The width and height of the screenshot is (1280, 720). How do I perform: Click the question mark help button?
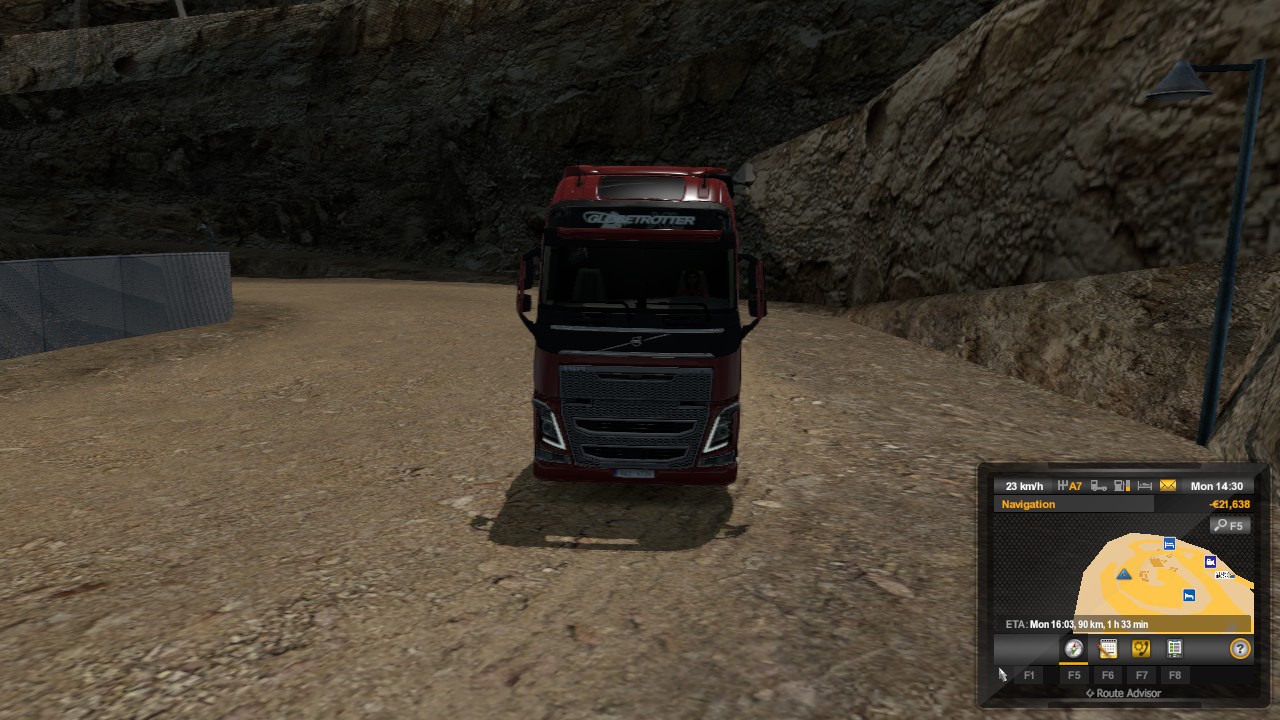pyautogui.click(x=1240, y=649)
